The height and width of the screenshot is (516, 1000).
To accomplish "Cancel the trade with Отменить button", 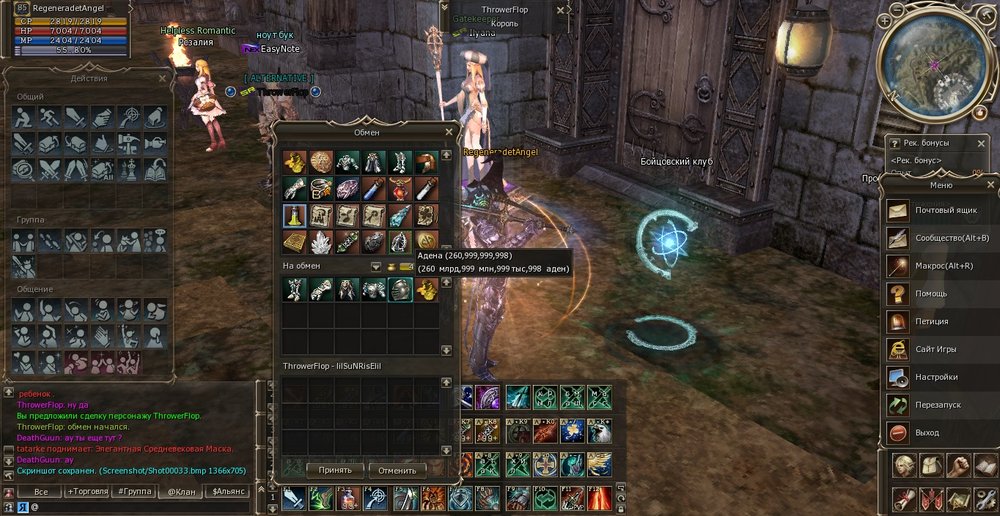I will point(397,469).
